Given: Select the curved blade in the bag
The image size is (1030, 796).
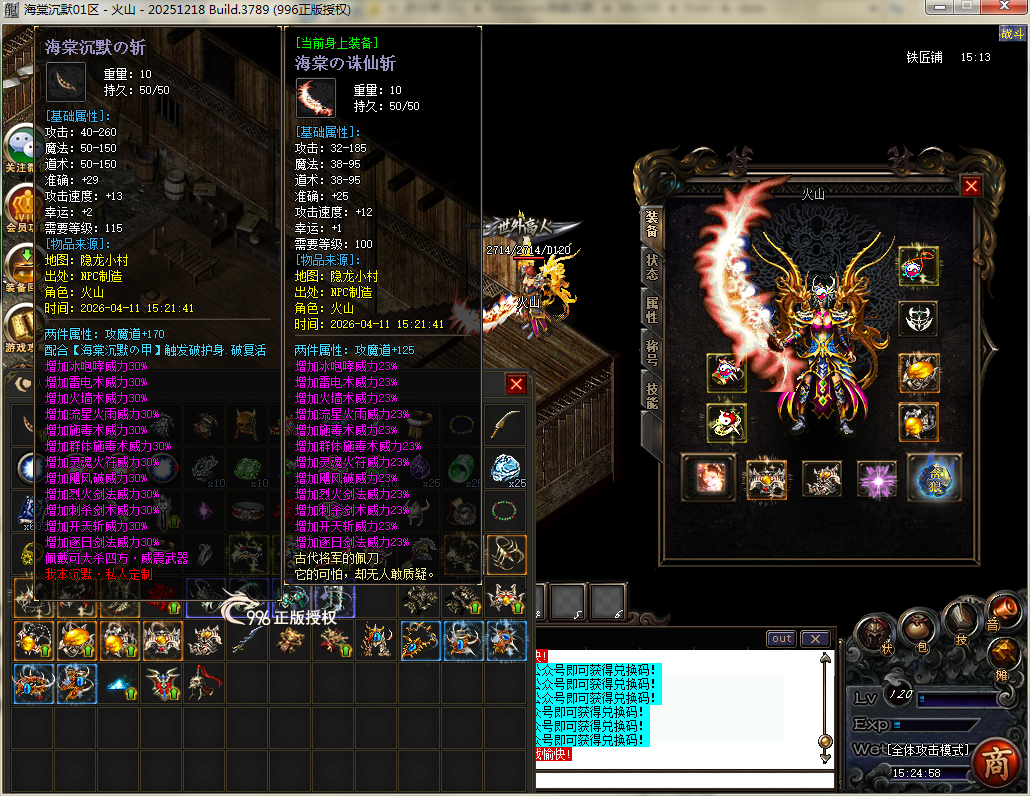Looking at the screenshot, I should pos(507,423).
